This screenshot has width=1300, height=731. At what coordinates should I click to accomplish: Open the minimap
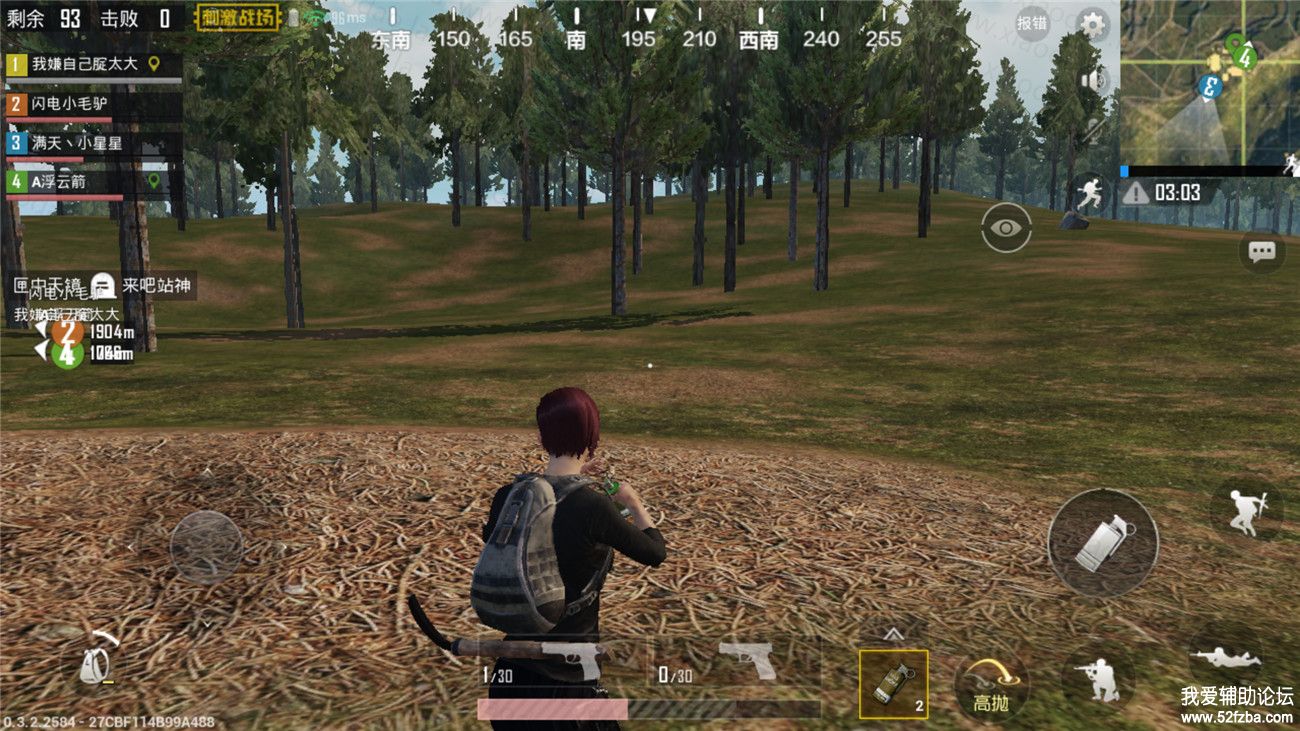(x=1210, y=82)
